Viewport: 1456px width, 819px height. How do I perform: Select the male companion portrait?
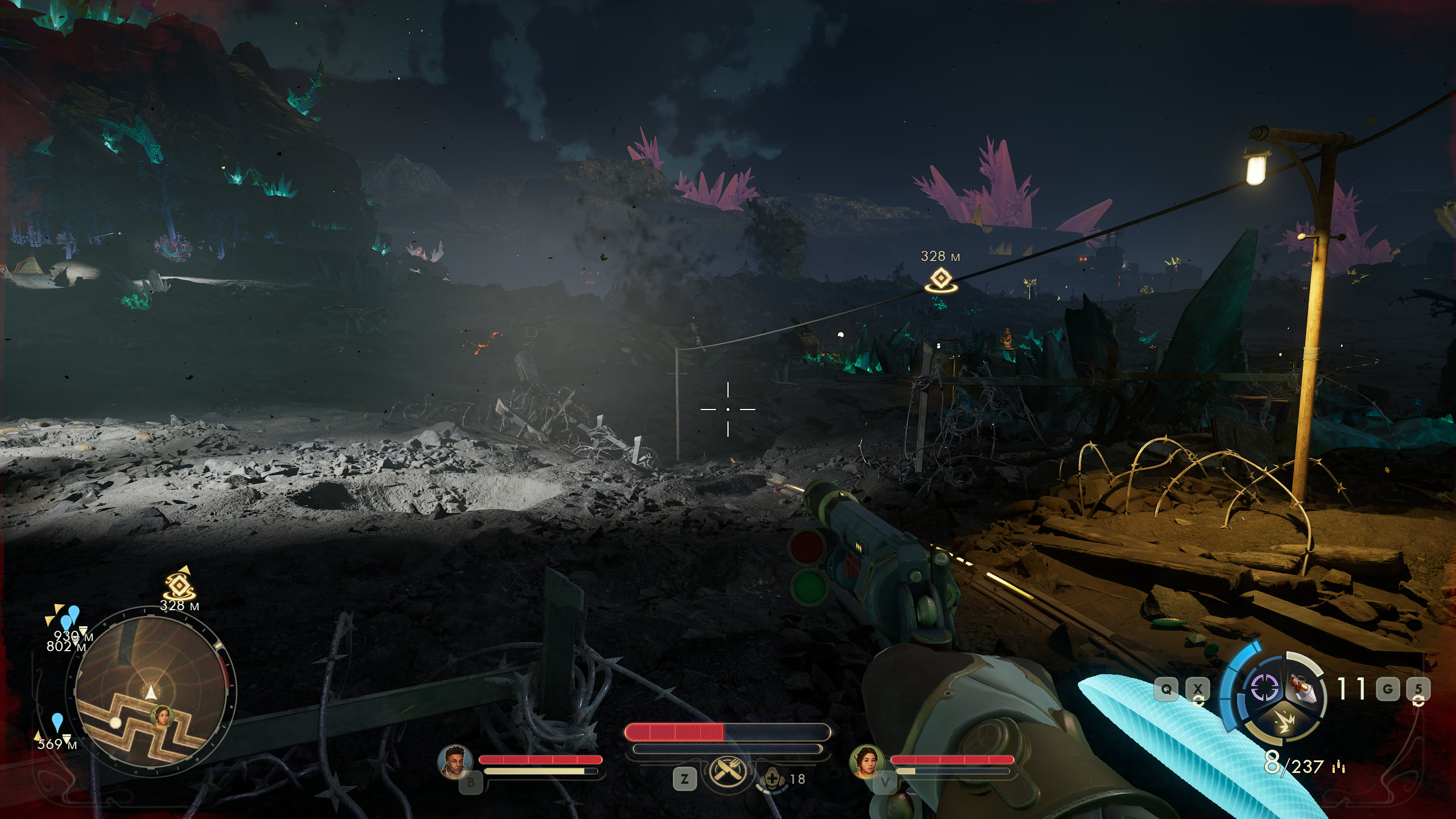tap(455, 761)
